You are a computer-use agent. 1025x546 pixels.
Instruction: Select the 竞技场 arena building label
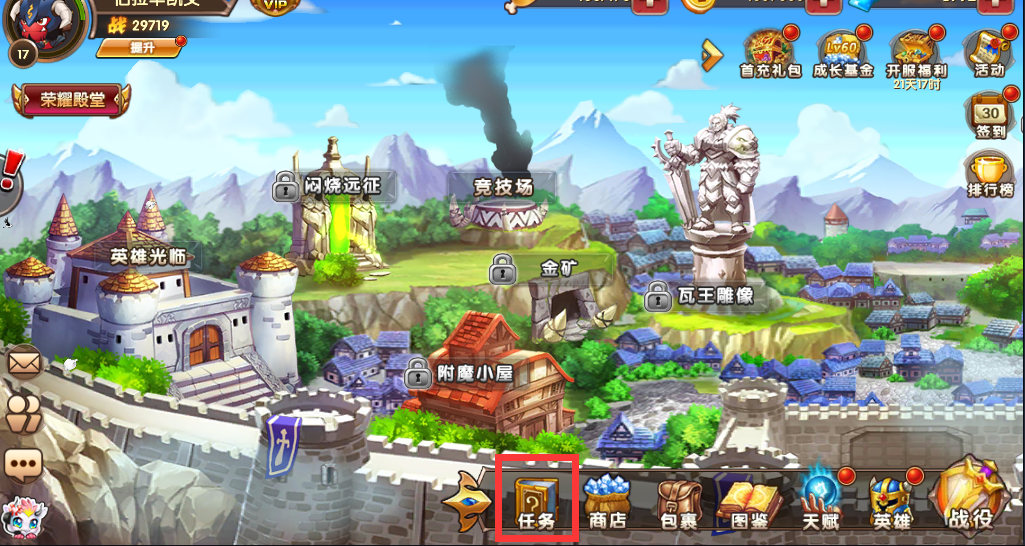point(501,185)
